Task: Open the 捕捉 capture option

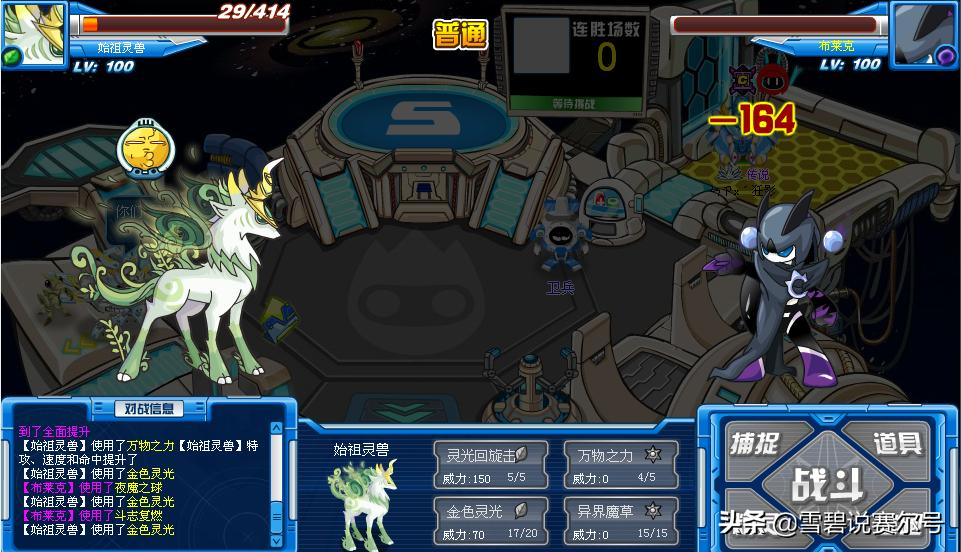Action: coord(755,442)
